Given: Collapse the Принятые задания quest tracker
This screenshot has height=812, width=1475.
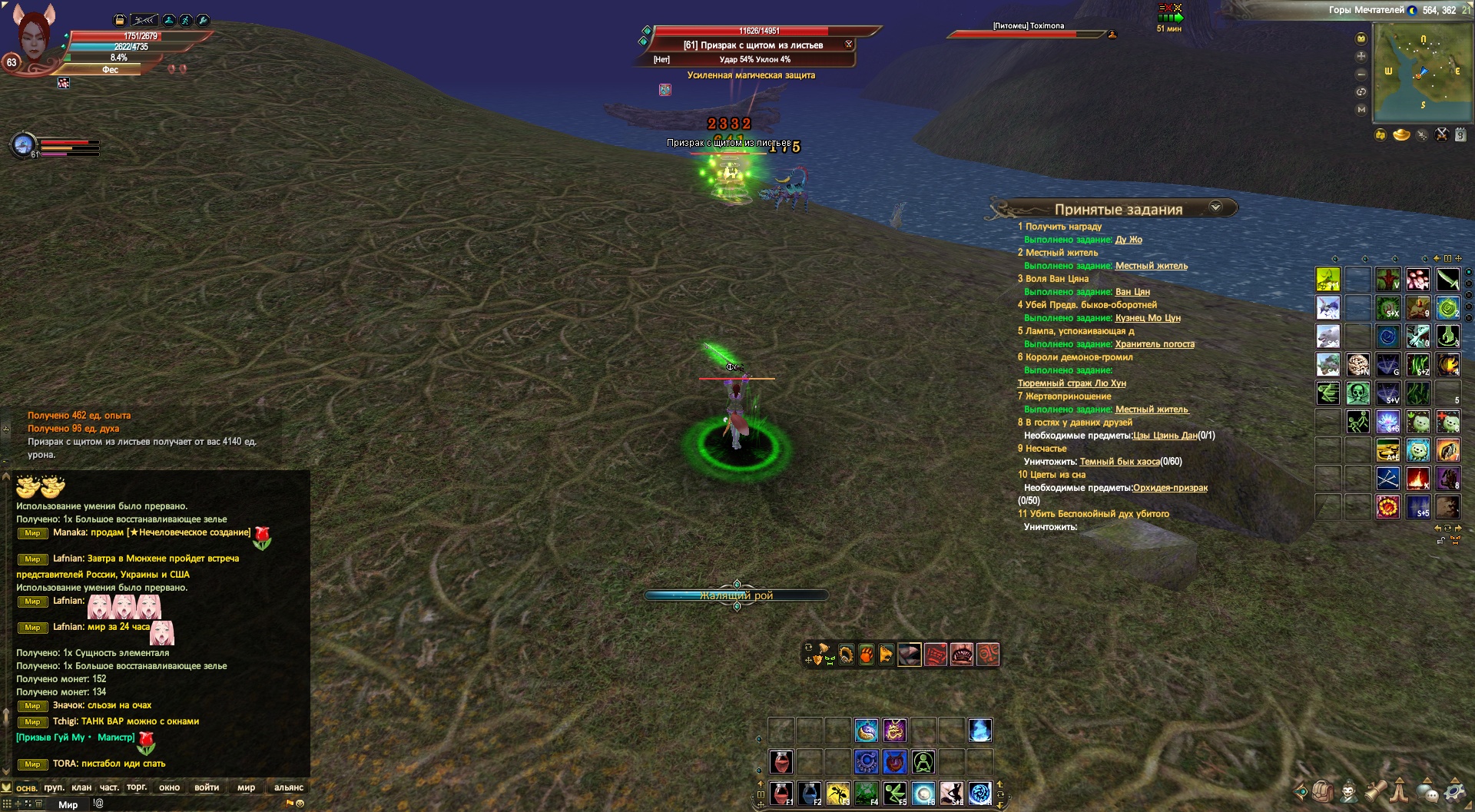Looking at the screenshot, I should coord(1215,207).
